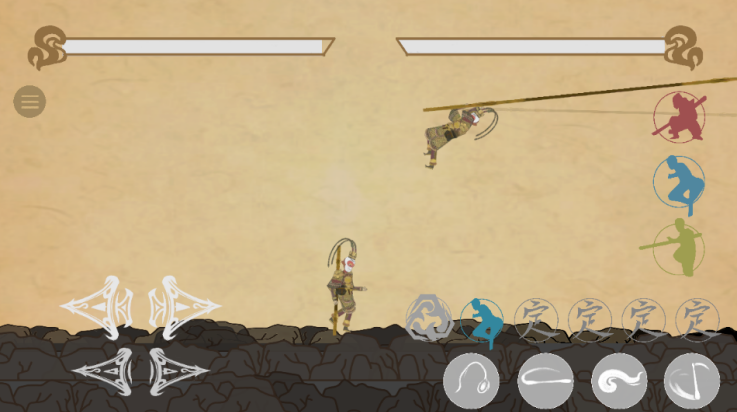737x412 pixels.
Task: Activate the grey triple-swirl emblem skill
Action: 430,319
